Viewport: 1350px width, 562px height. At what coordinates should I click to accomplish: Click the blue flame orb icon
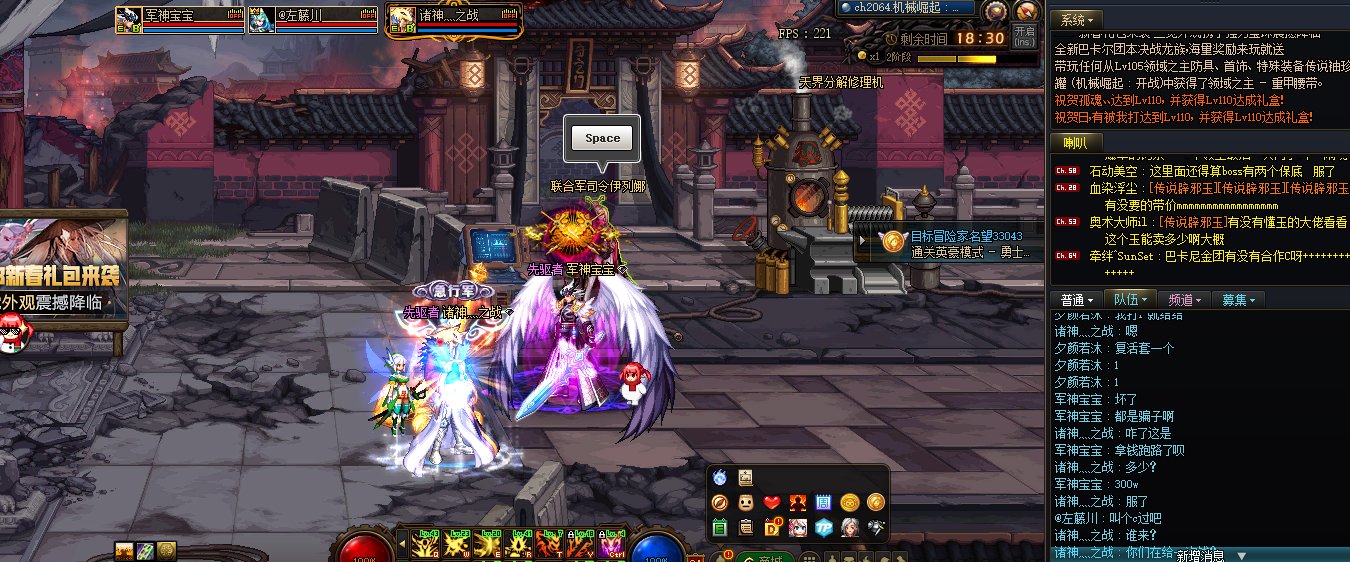(719, 477)
